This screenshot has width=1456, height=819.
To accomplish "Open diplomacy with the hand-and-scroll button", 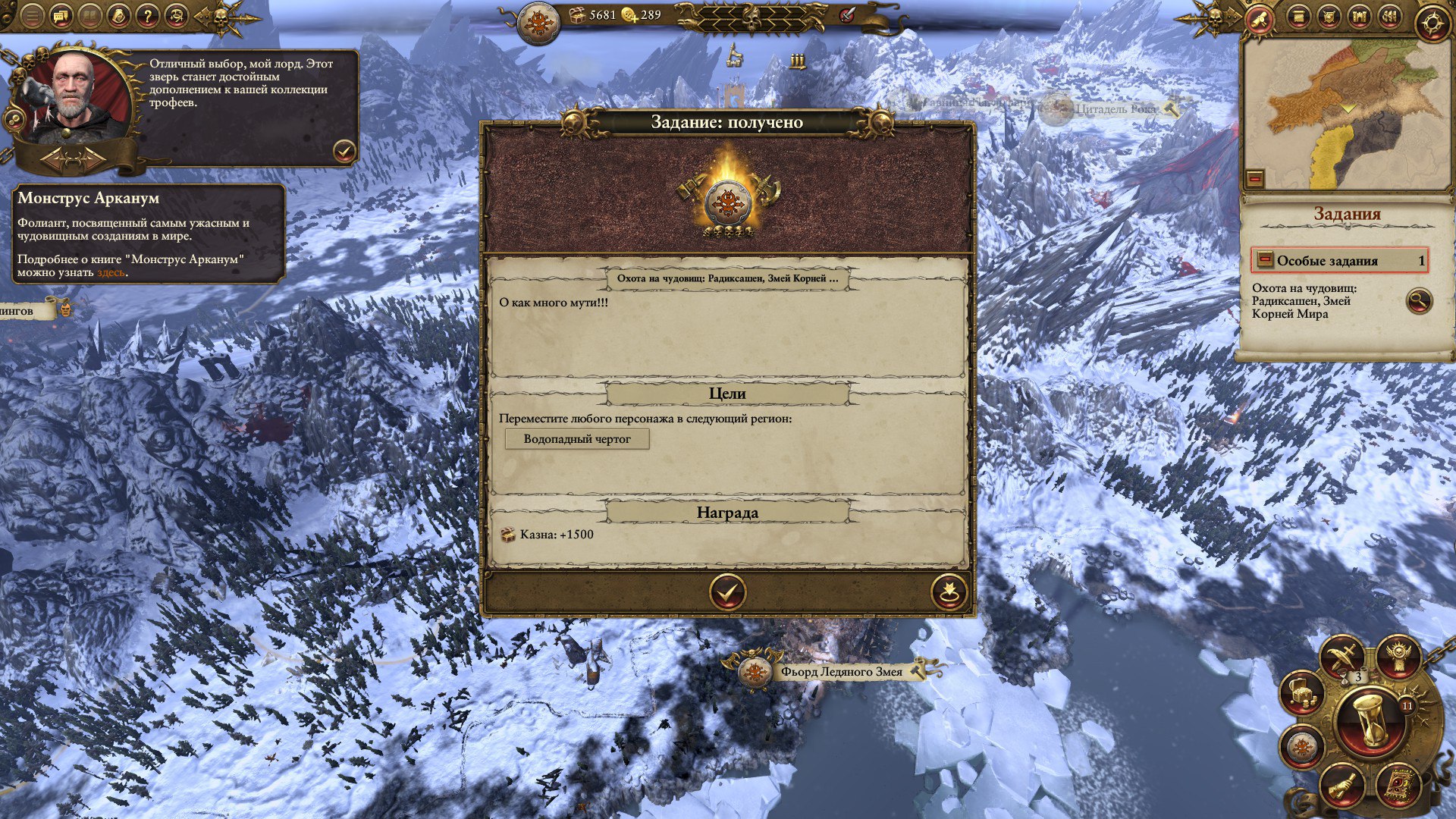I will click(x=1341, y=785).
